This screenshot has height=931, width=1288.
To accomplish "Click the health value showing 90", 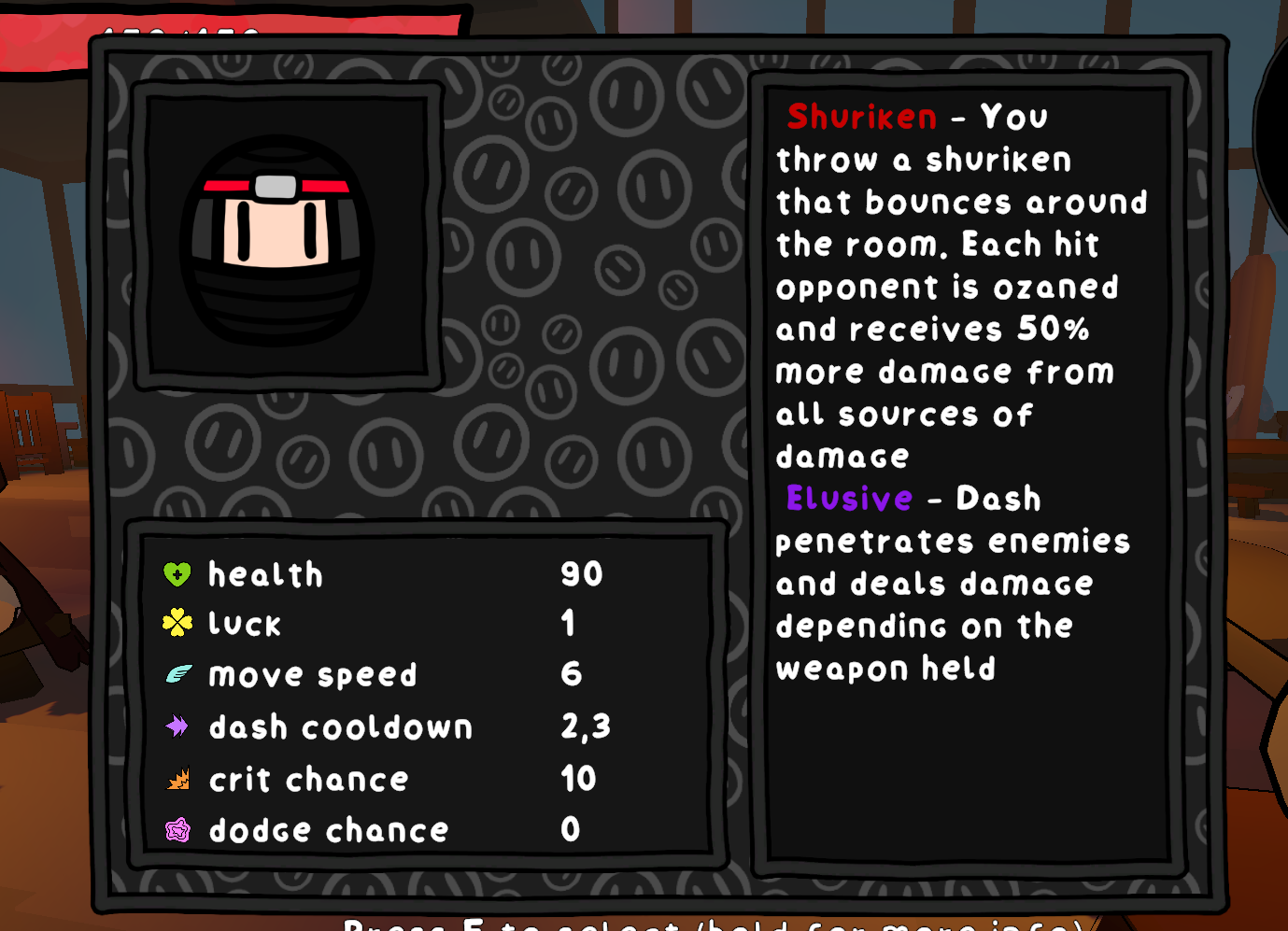I will click(x=580, y=573).
